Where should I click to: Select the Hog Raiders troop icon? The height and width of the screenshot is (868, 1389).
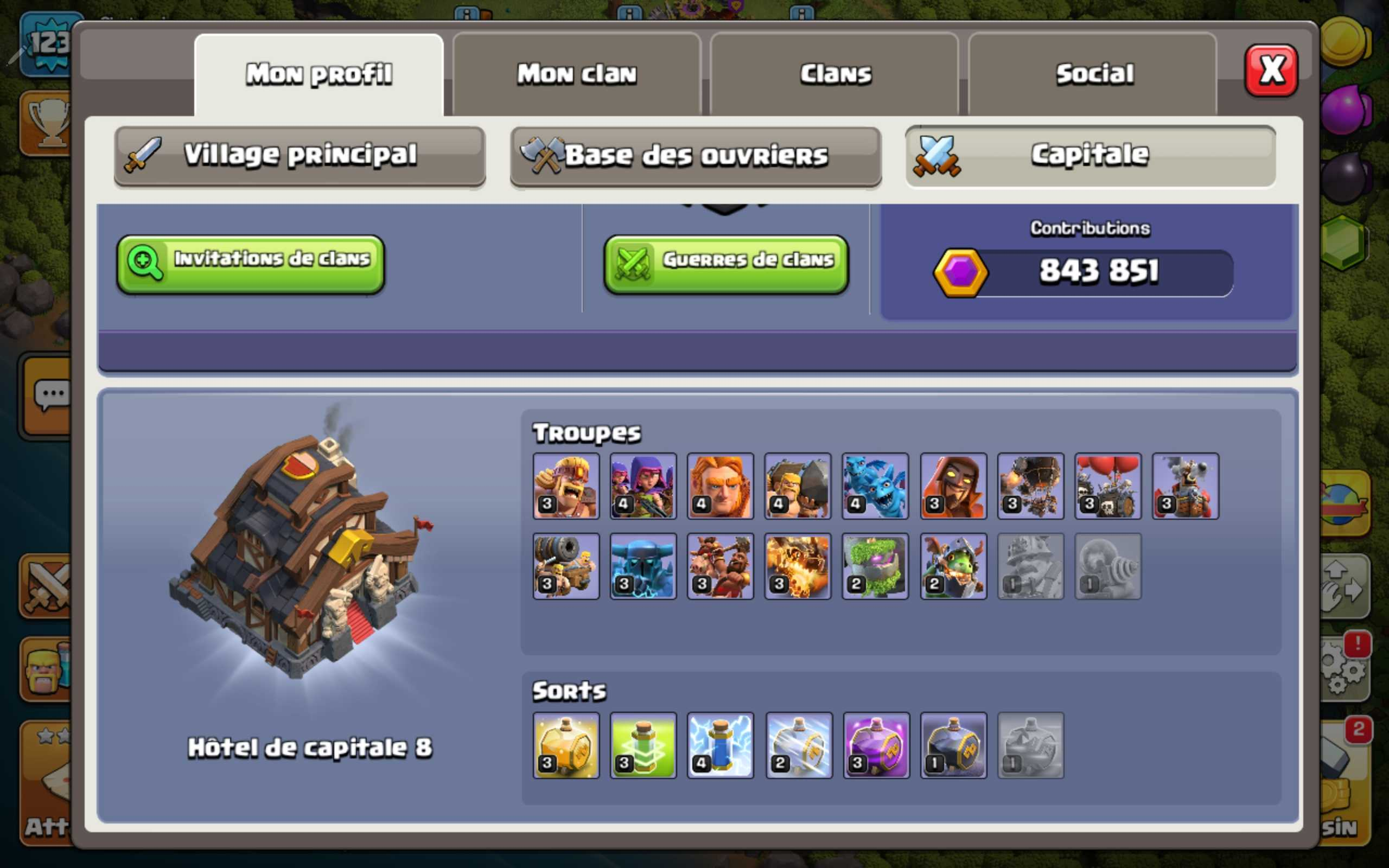coord(721,566)
